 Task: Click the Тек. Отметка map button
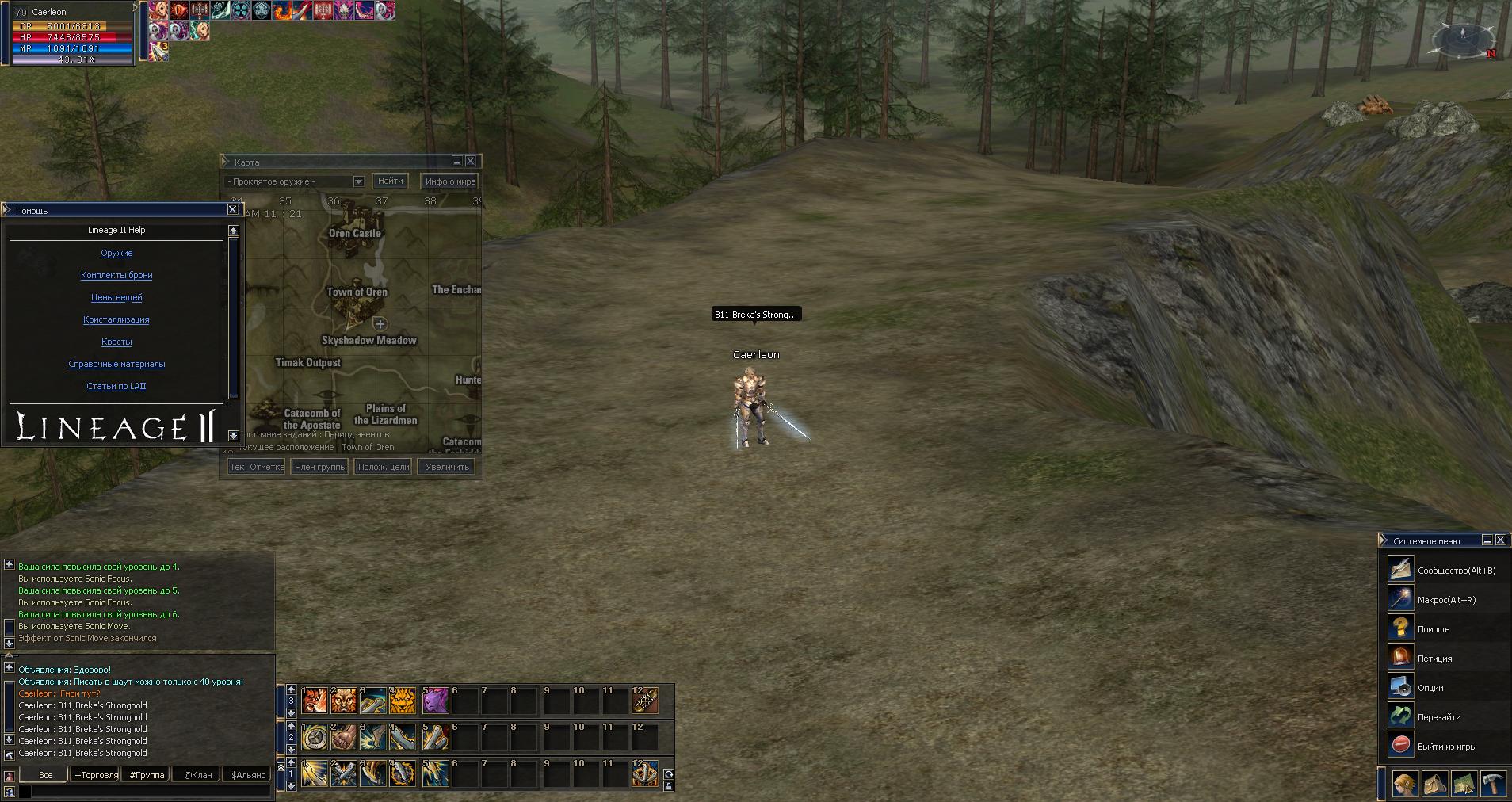(257, 467)
